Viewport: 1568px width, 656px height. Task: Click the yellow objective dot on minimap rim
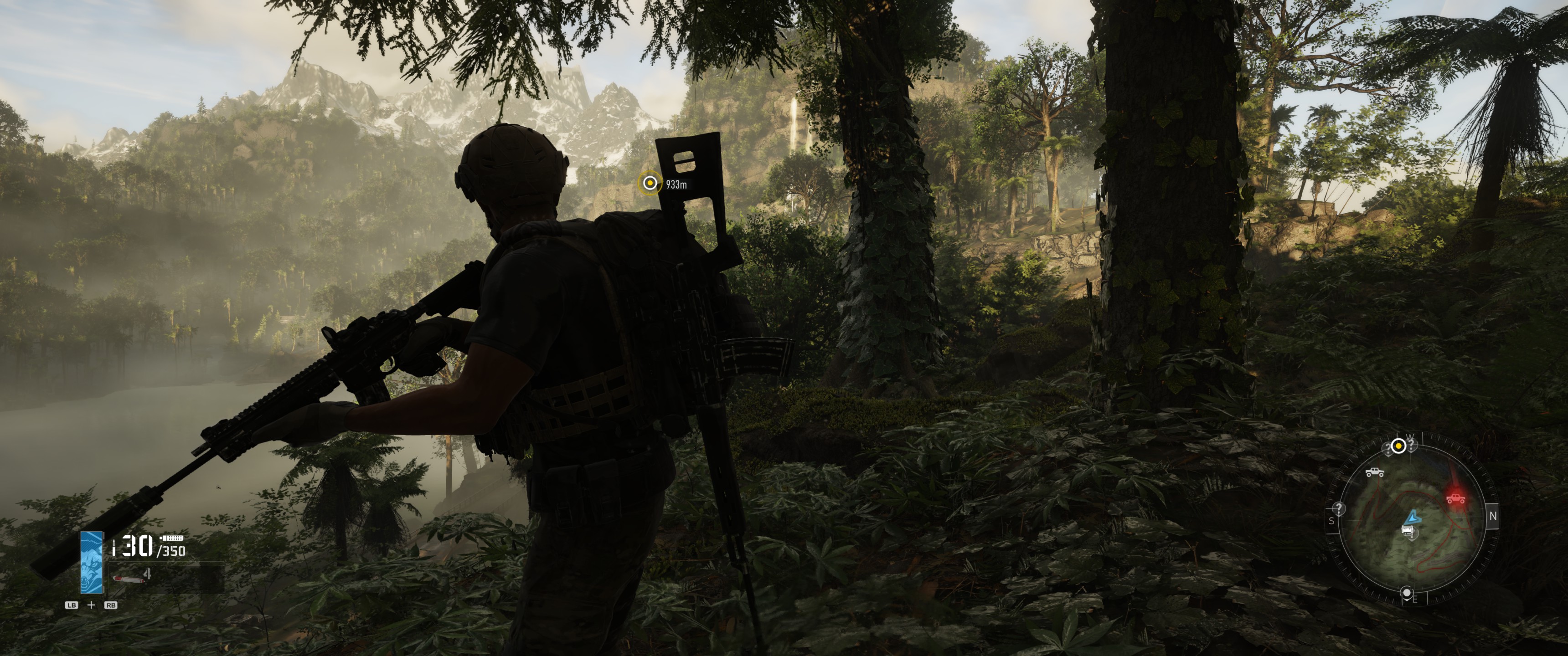coord(1398,446)
